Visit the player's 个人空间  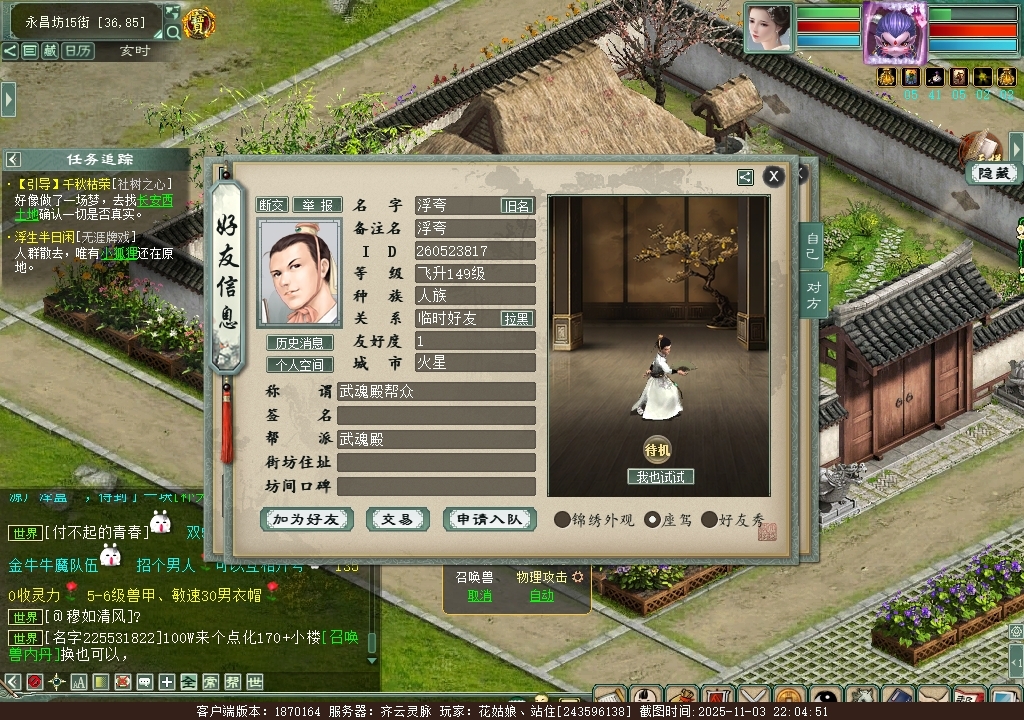(x=300, y=365)
